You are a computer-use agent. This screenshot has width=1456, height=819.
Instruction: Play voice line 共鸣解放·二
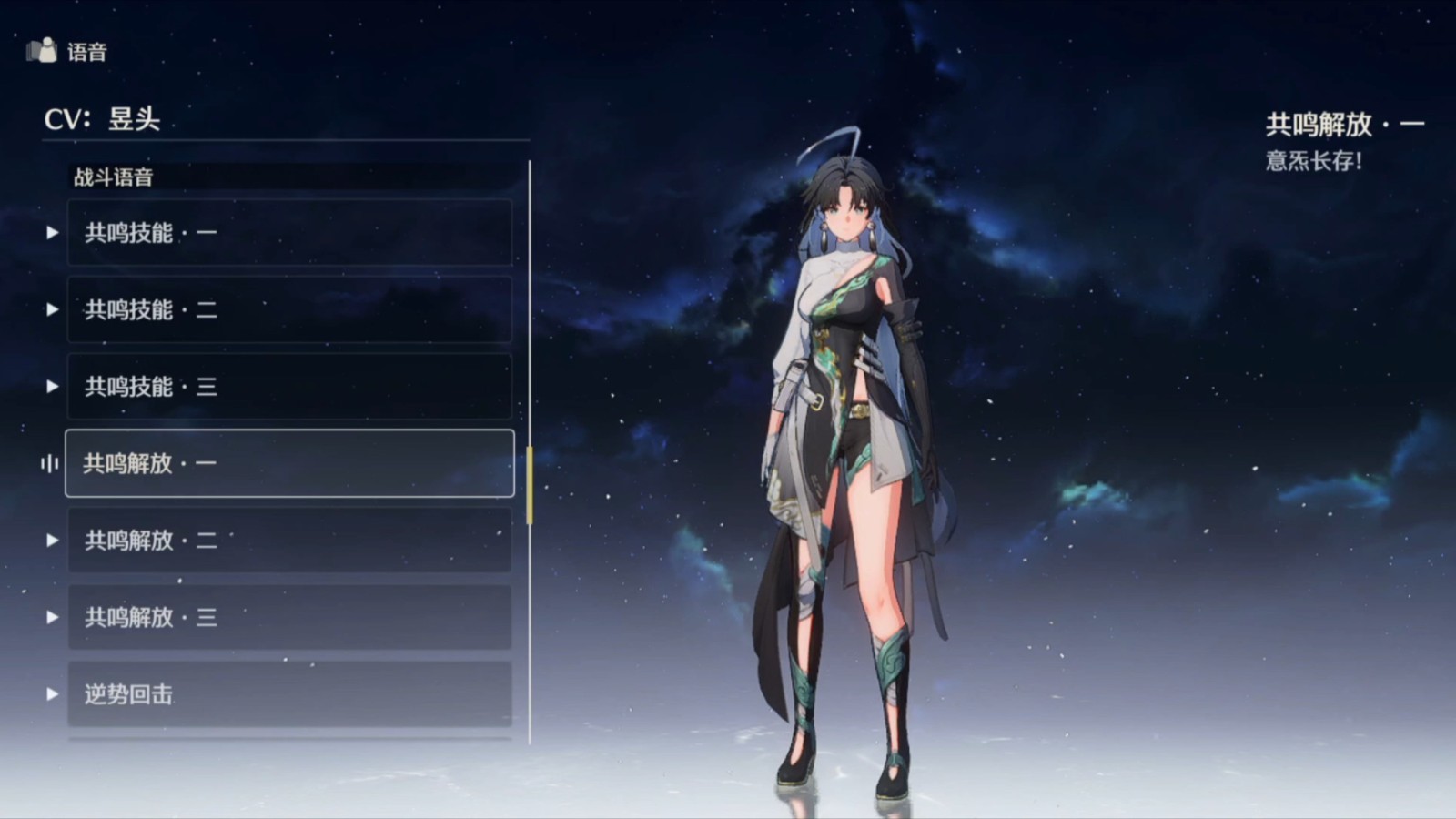[x=289, y=541]
